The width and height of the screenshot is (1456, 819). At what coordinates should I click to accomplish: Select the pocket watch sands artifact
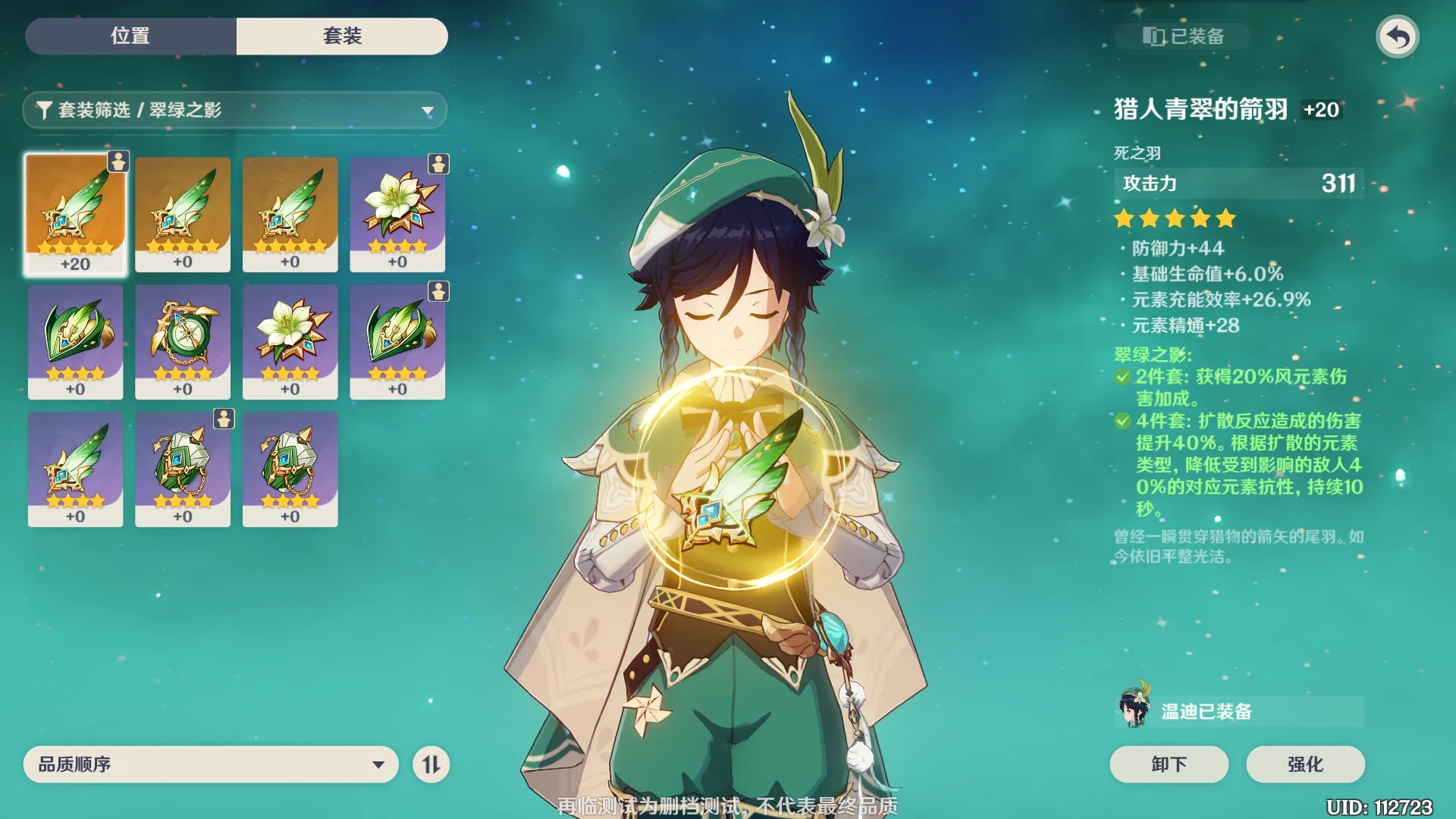click(183, 341)
